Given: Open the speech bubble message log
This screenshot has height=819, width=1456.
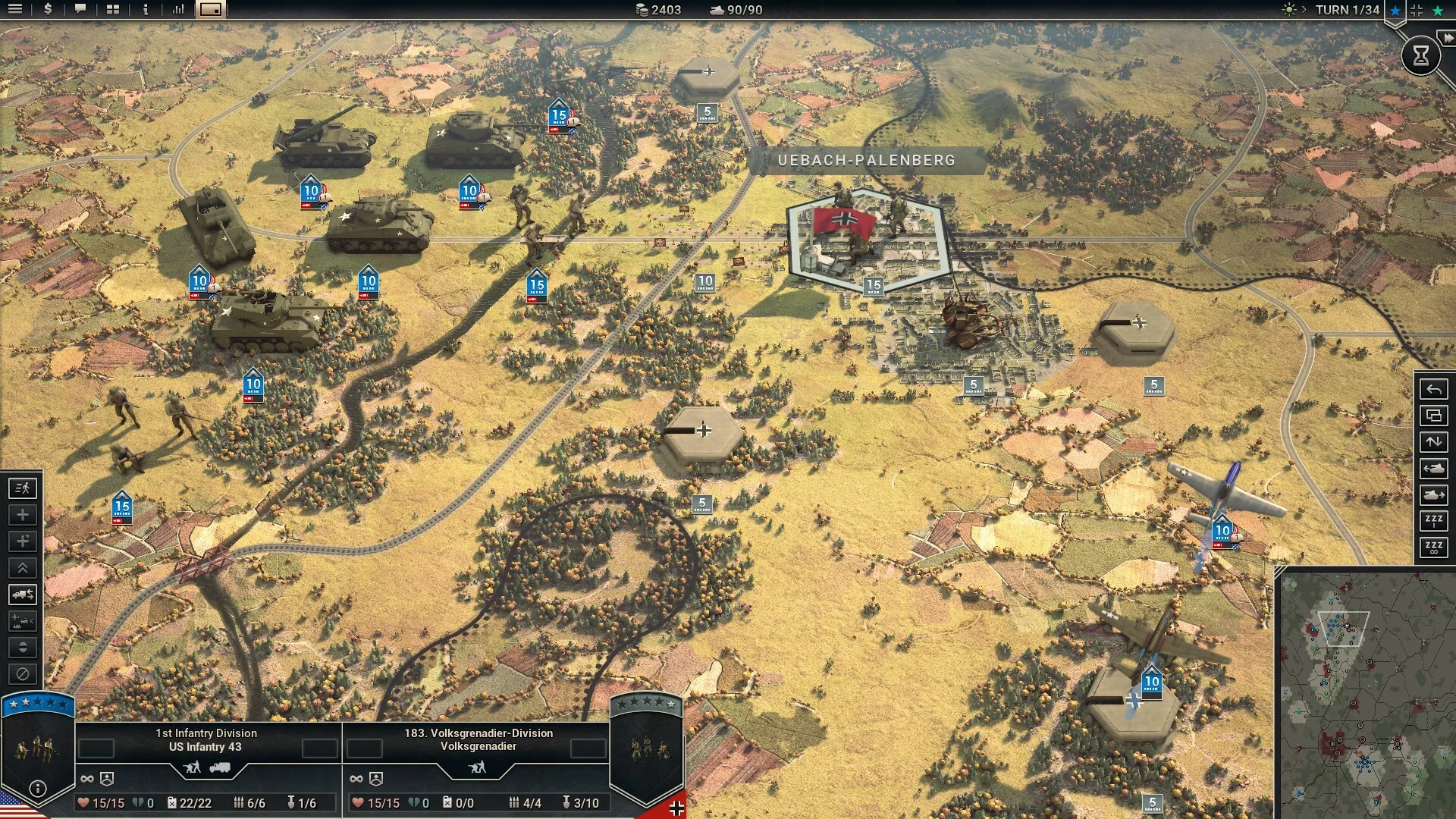Looking at the screenshot, I should click(x=80, y=9).
